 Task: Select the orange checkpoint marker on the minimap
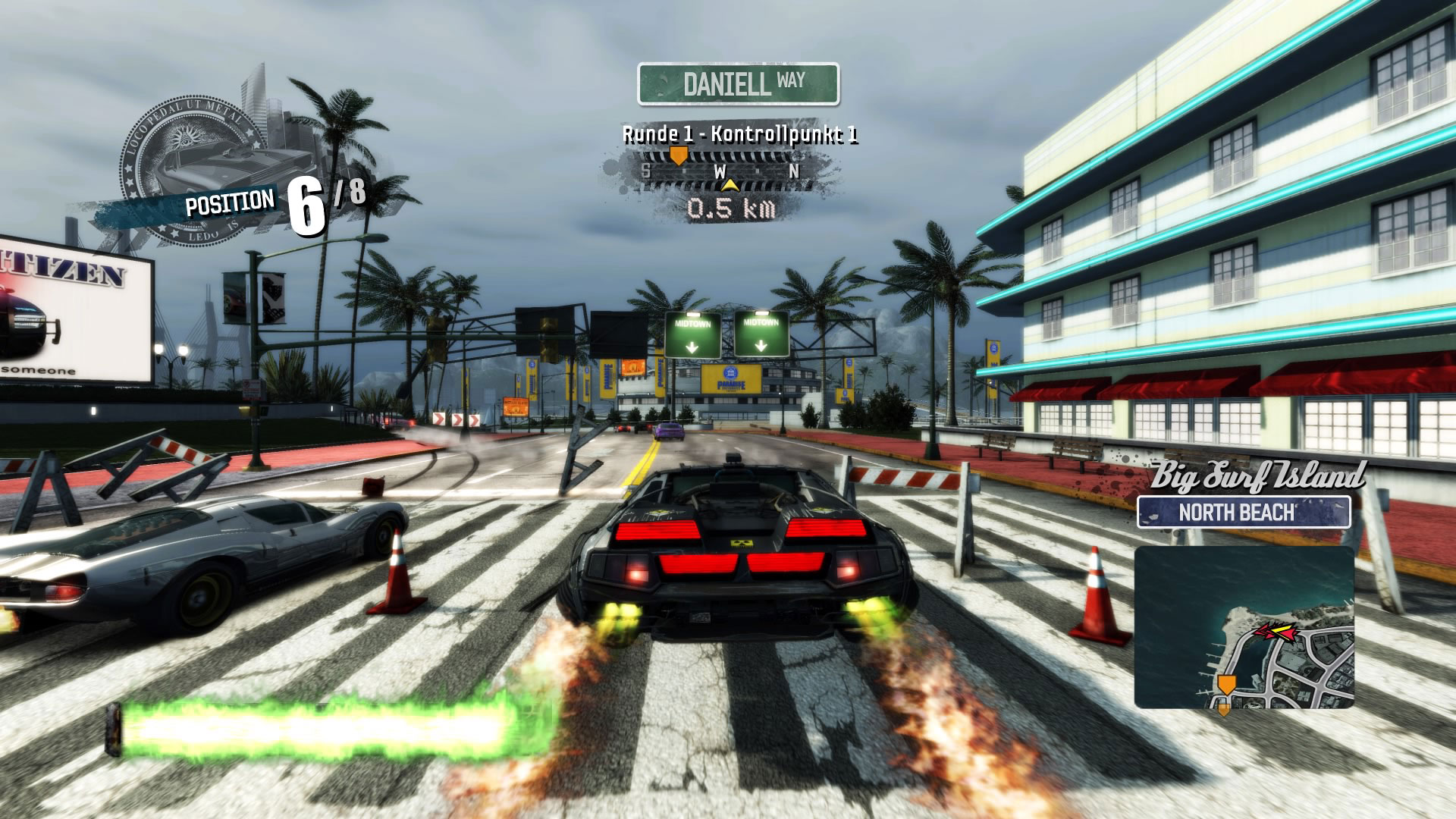pyautogui.click(x=1225, y=684)
